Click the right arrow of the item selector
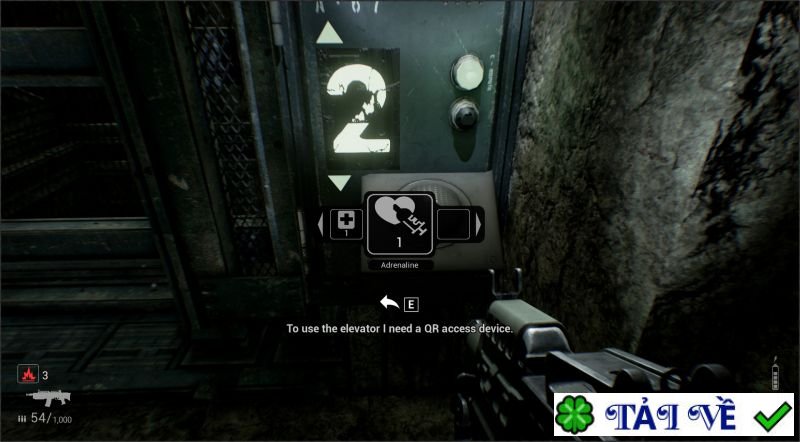Image resolution: width=800 pixels, height=442 pixels. (480, 223)
